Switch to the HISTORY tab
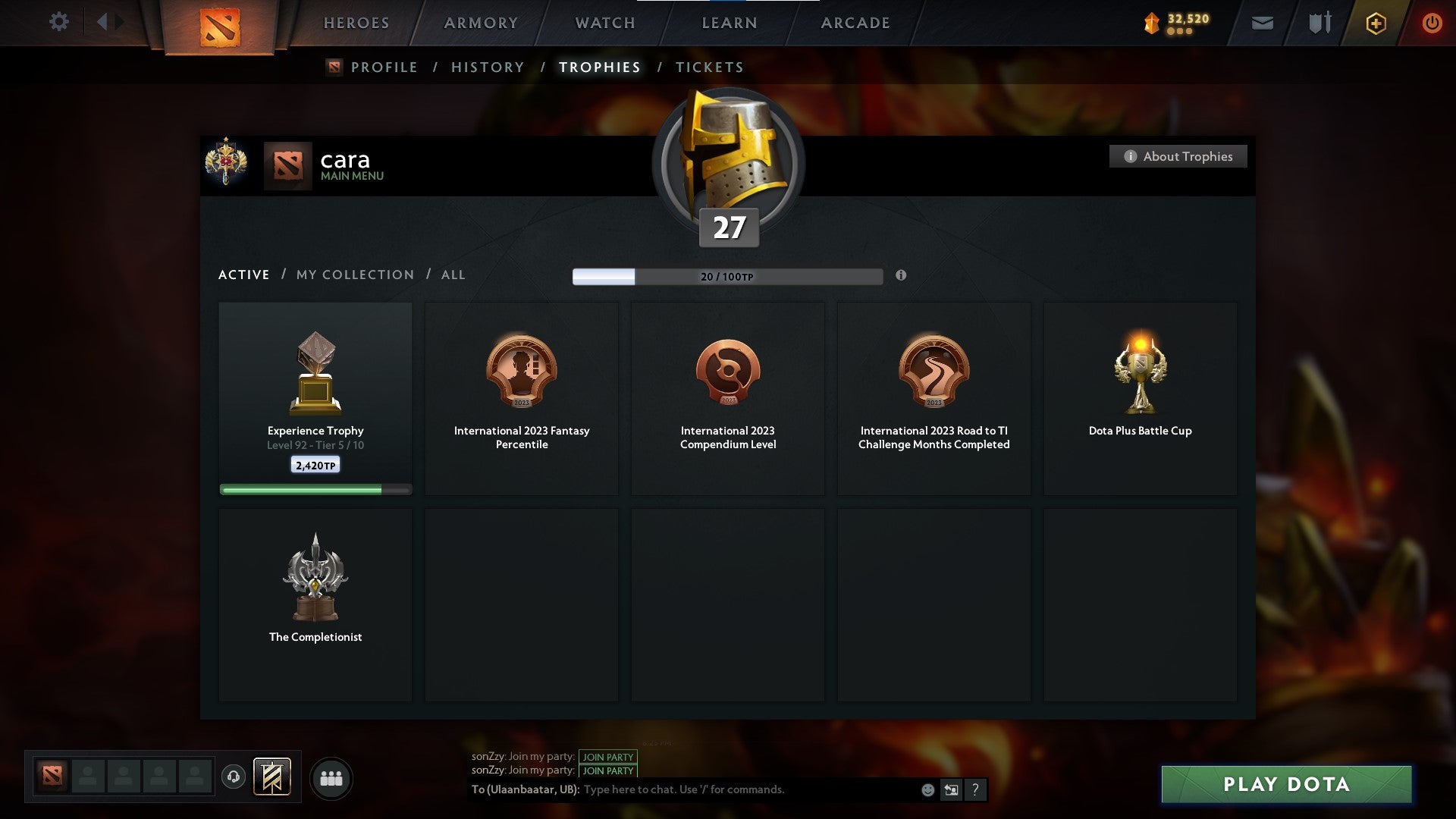1456x819 pixels. 487,67
